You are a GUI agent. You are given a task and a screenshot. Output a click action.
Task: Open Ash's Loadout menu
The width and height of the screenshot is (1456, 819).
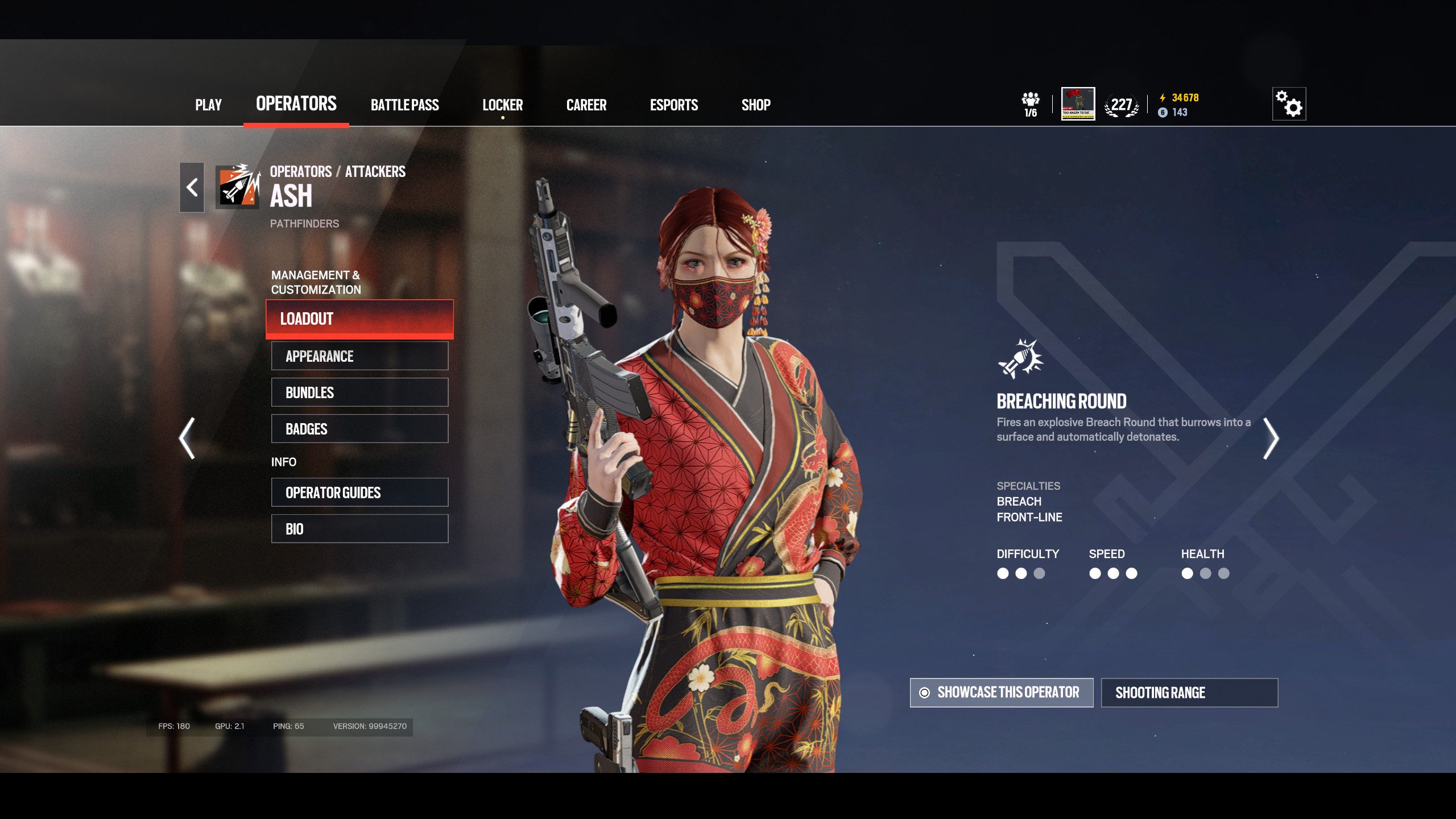[359, 319]
